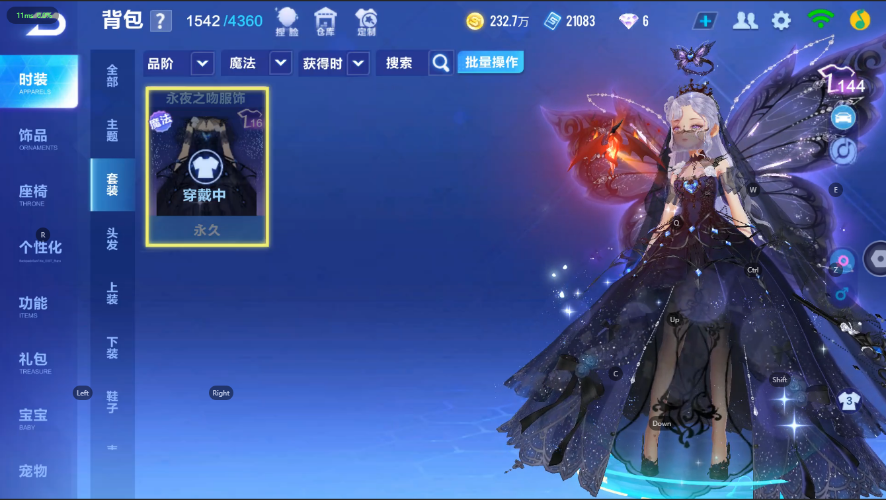Open the 仓库 warehouse icon

(x=325, y=20)
